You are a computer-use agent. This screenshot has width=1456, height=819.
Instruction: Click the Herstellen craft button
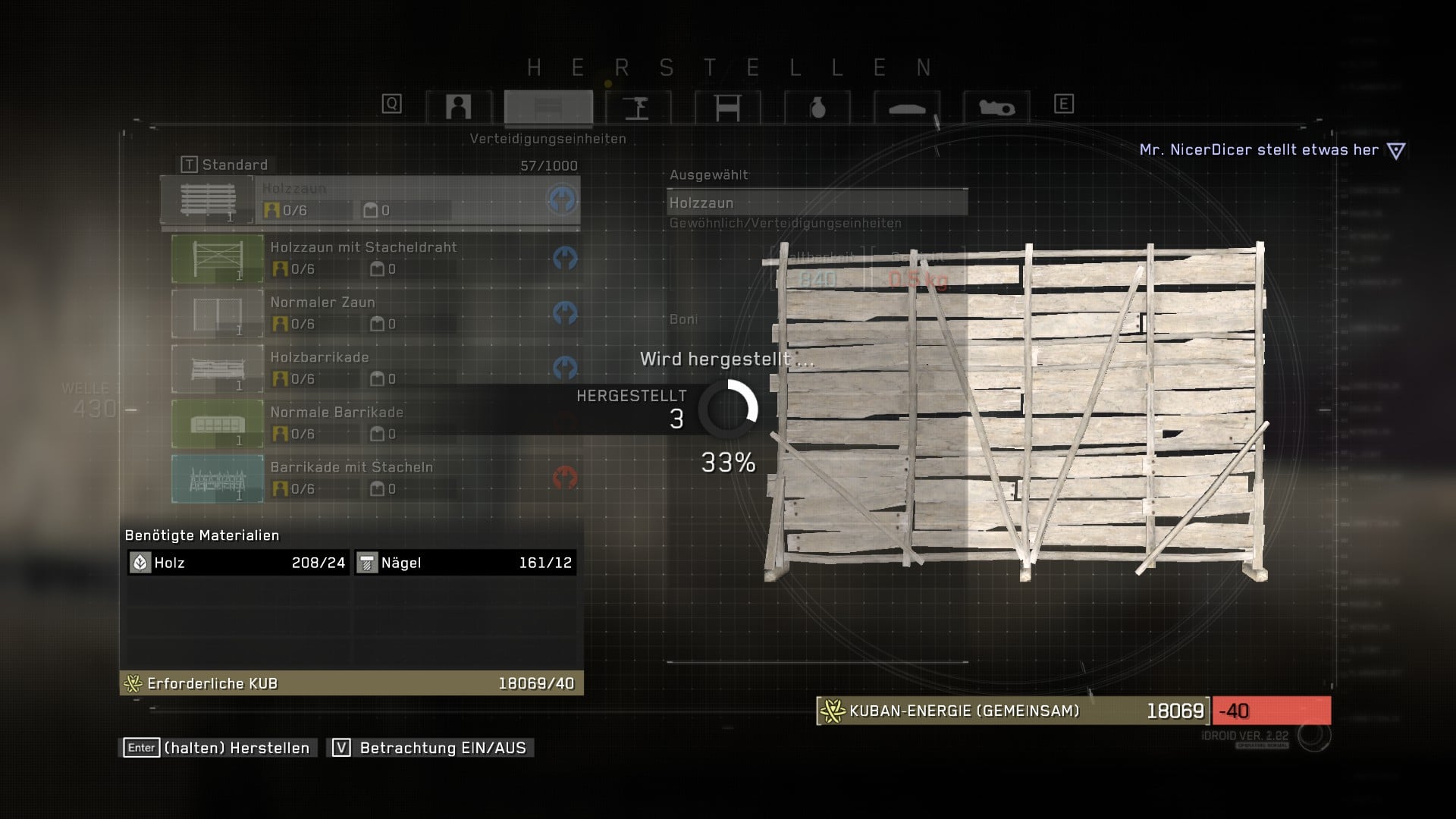tap(218, 748)
